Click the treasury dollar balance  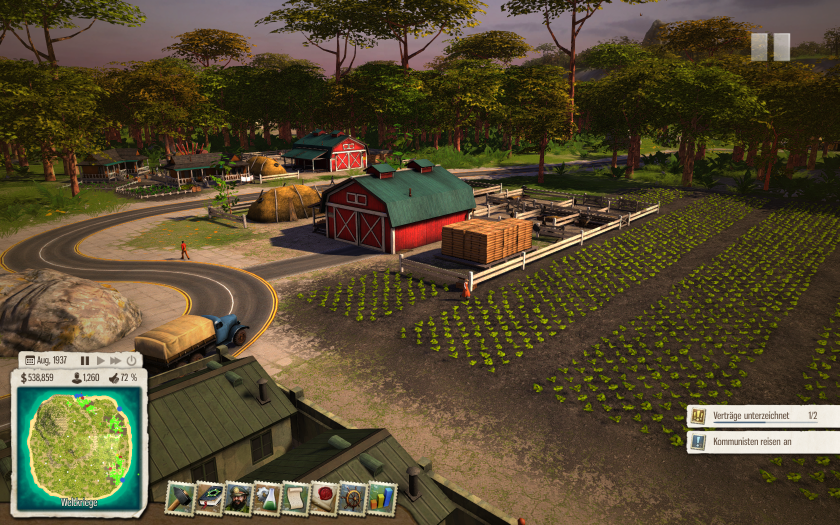pos(37,378)
